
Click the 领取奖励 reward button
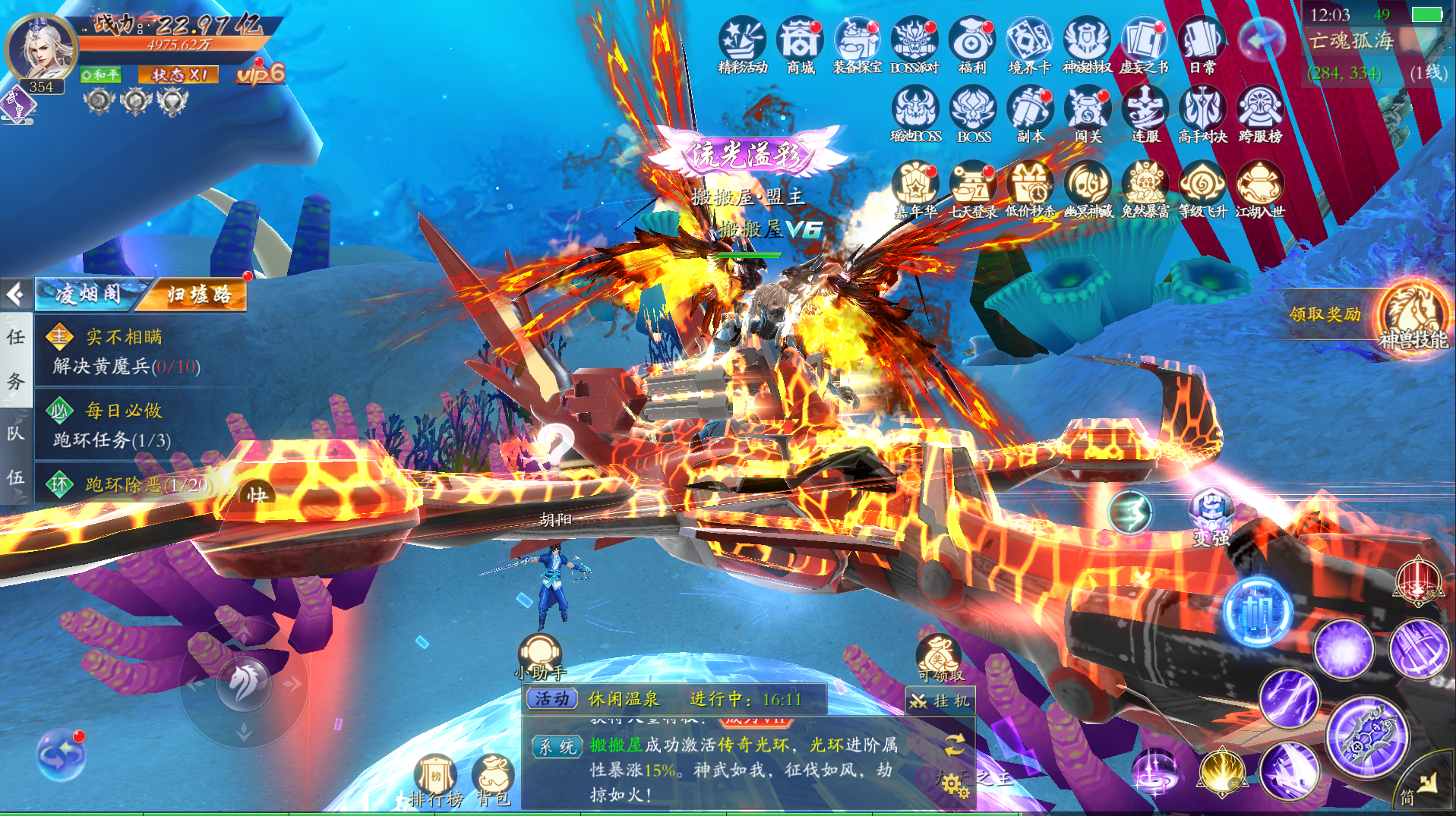click(x=1325, y=313)
